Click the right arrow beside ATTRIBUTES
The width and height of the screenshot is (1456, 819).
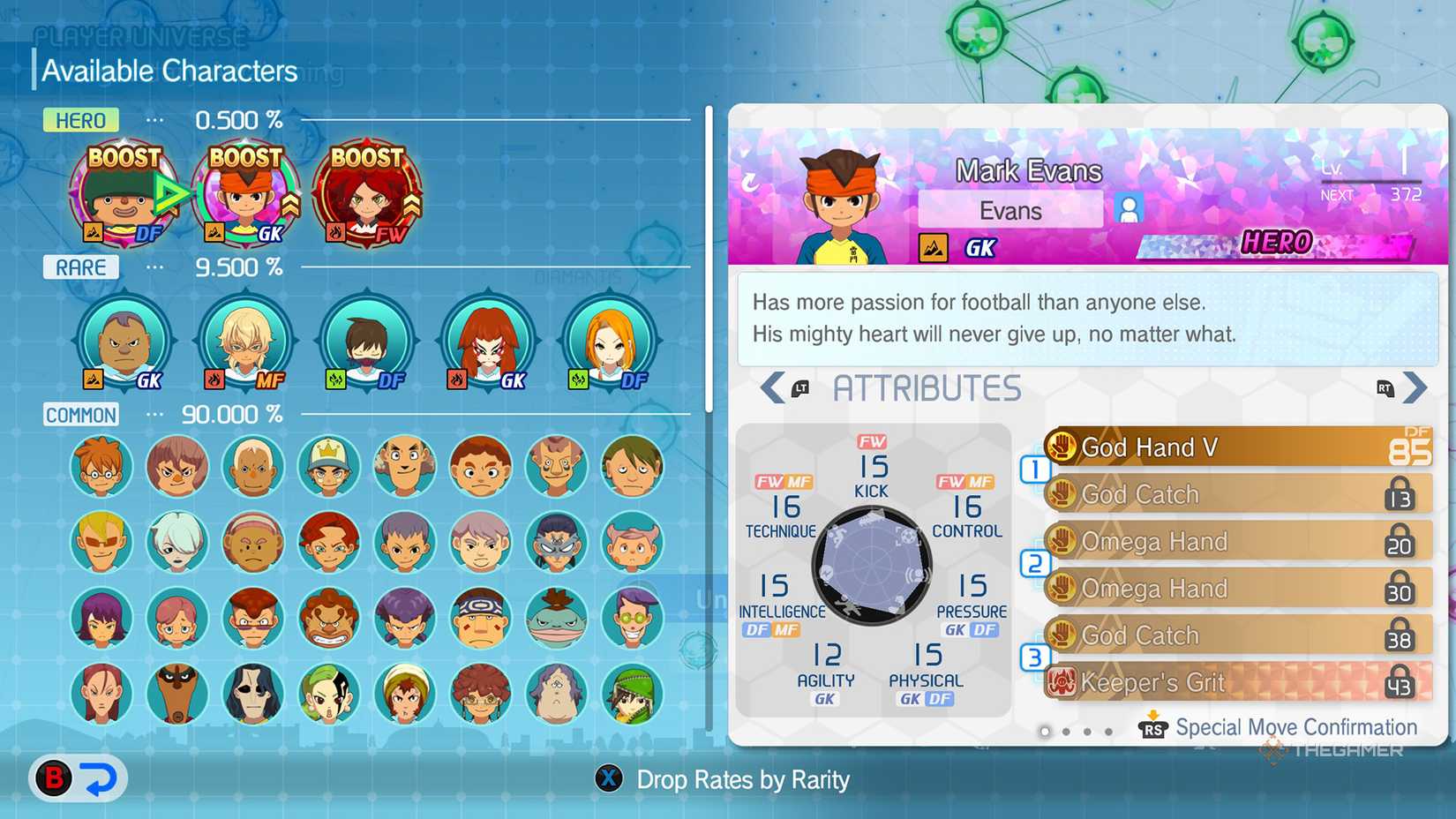[x=1415, y=387]
